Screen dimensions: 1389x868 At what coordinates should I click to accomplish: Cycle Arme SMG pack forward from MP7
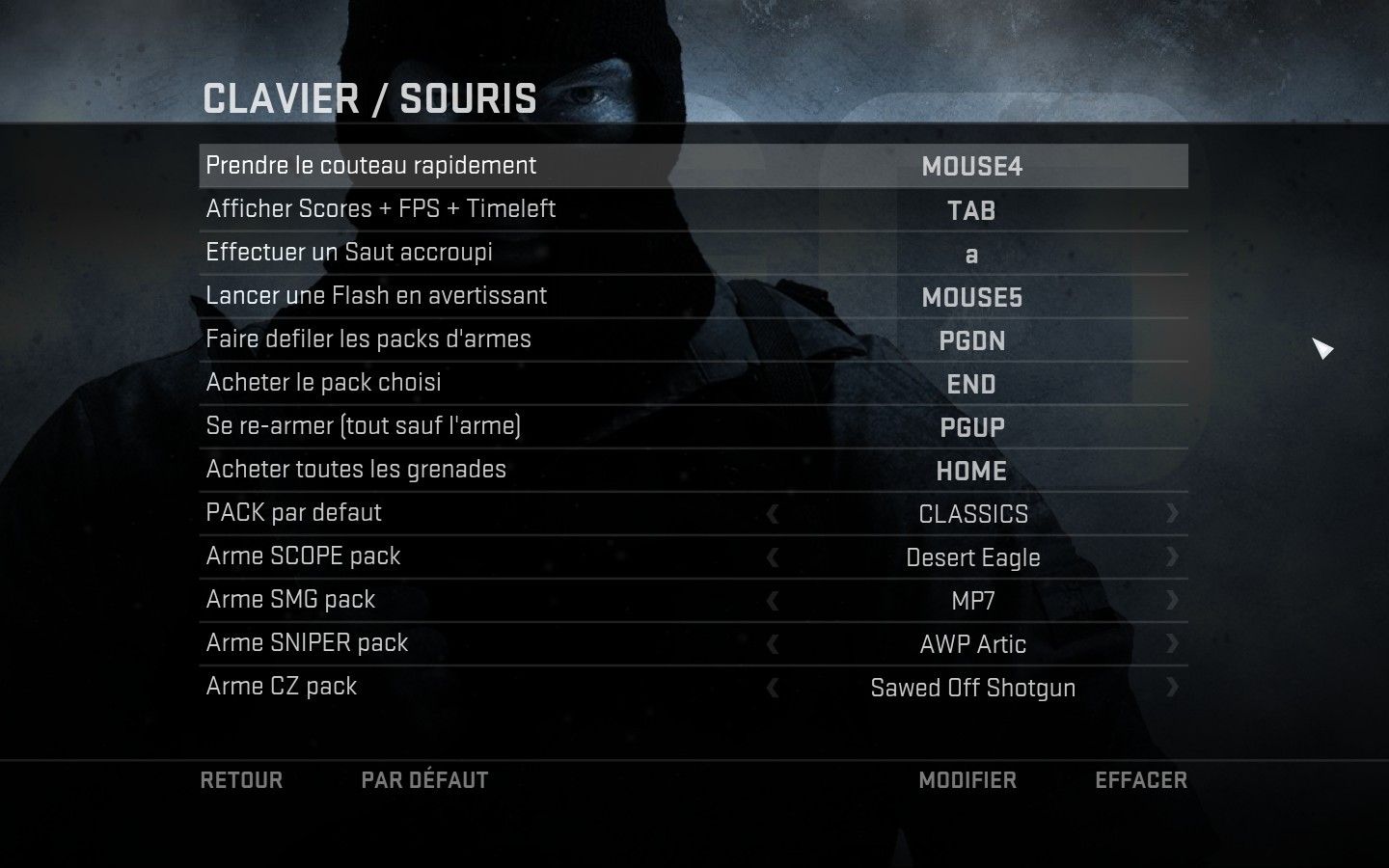point(1172,600)
